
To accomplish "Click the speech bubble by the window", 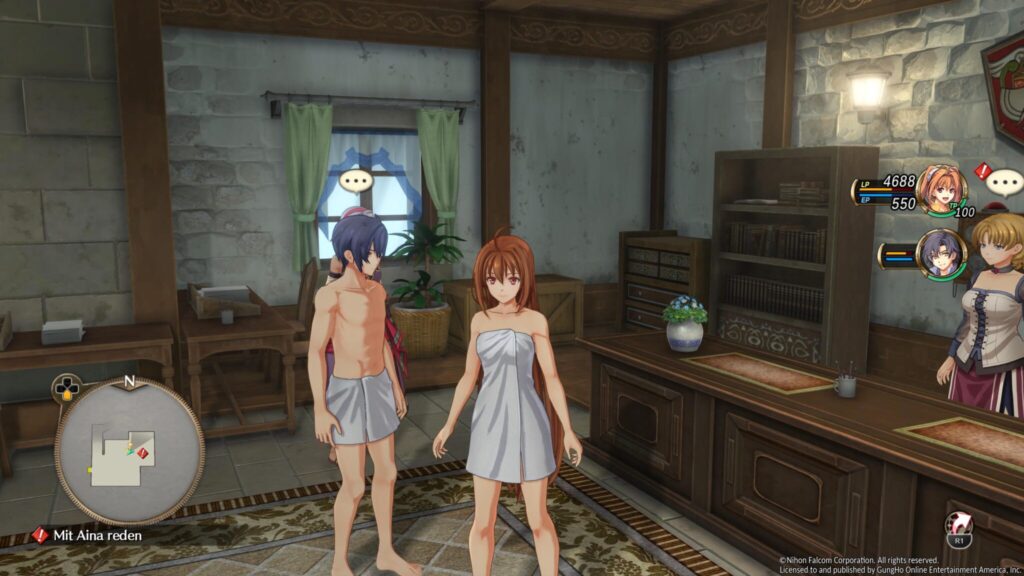I will tap(356, 181).
